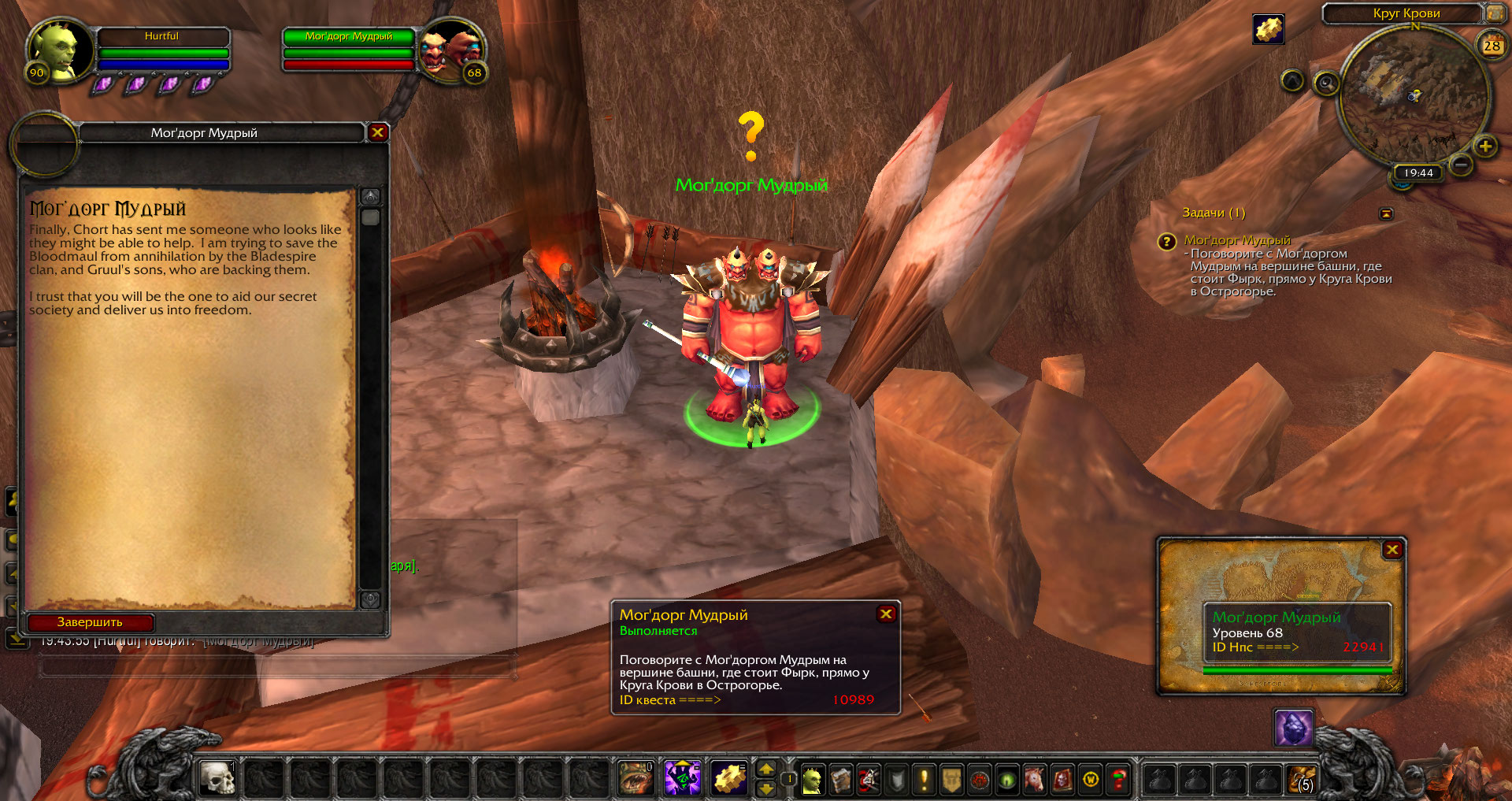Open the mounts and pets horse button

pyautogui.click(x=1034, y=780)
